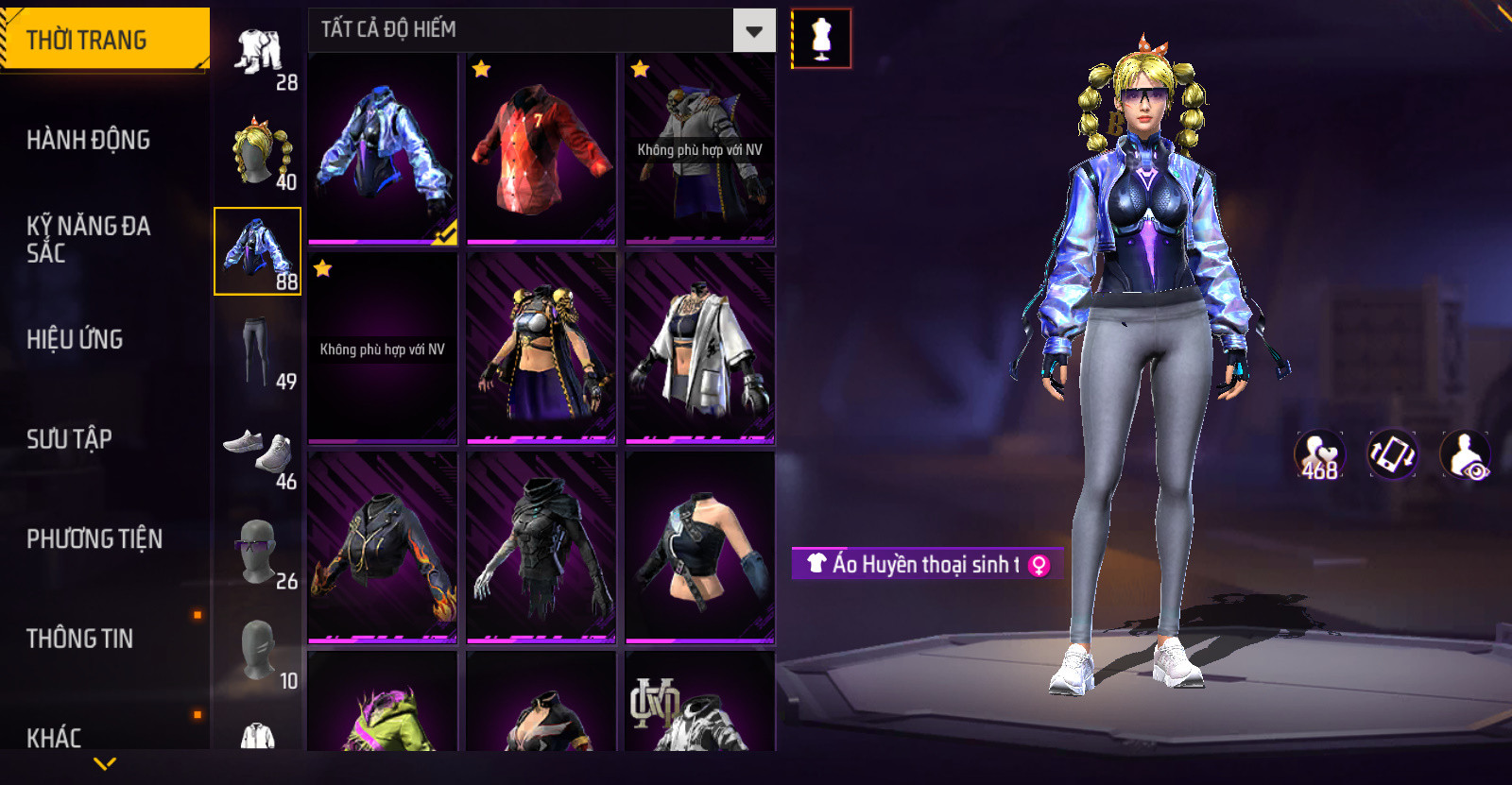Select the Hiệu Ứng tab
This screenshot has height=785, width=1512.
tap(75, 339)
